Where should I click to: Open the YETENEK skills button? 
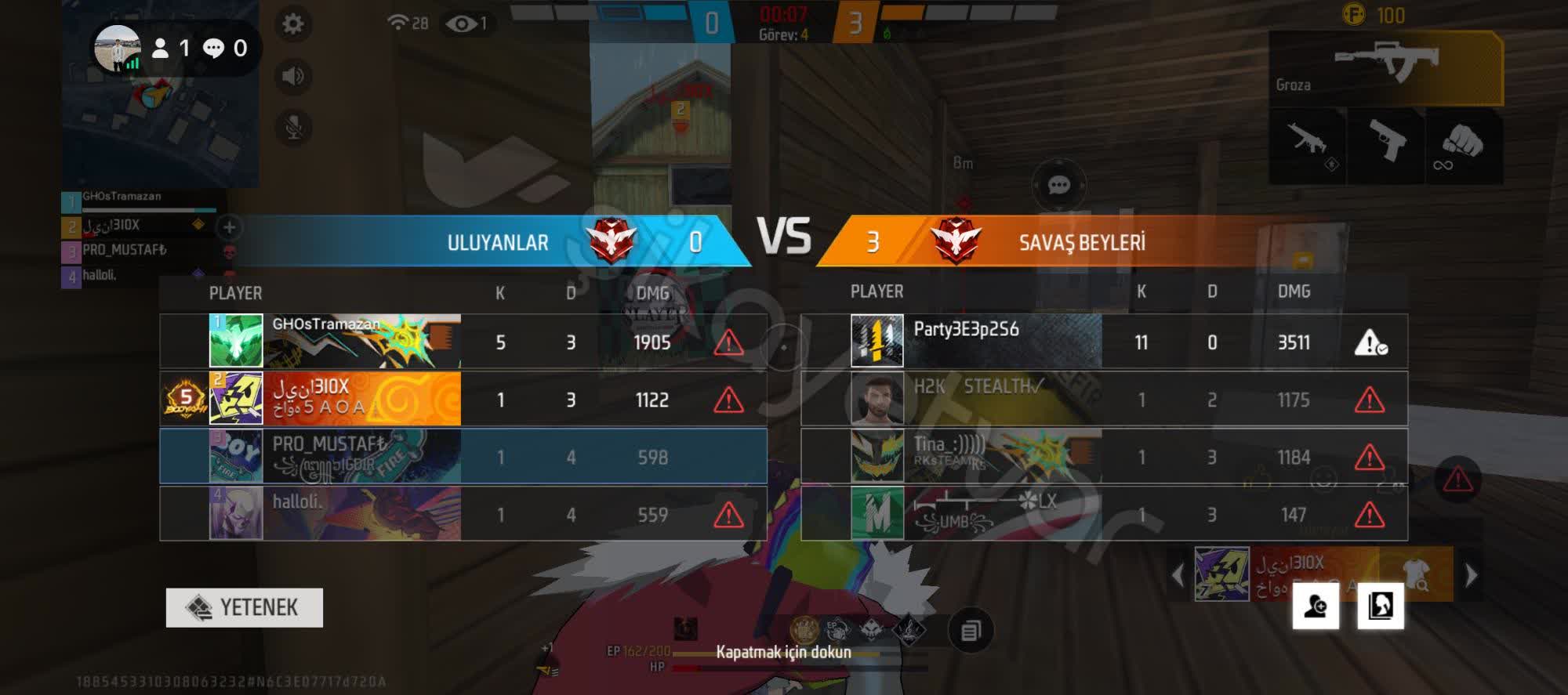pyautogui.click(x=244, y=607)
